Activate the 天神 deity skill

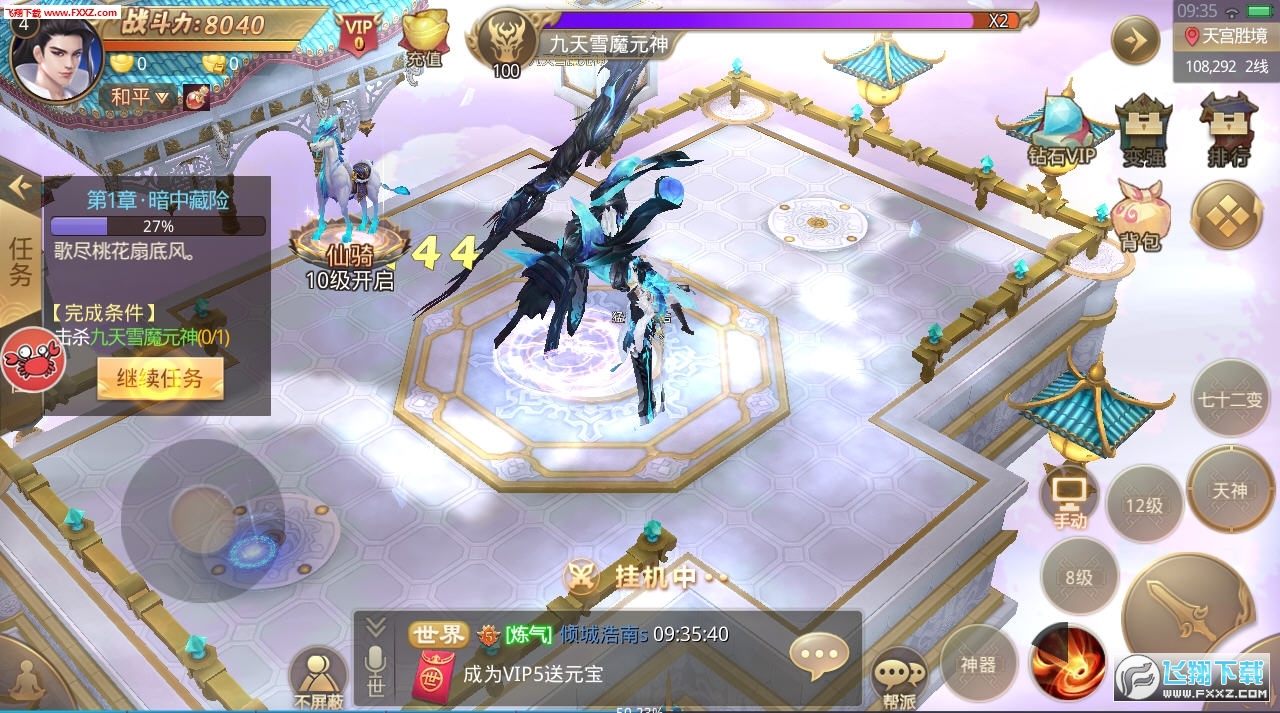[1230, 490]
